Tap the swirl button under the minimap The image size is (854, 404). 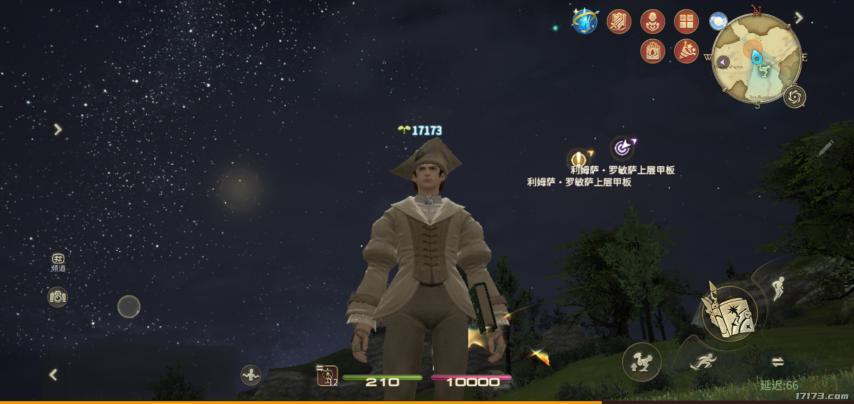tap(795, 97)
